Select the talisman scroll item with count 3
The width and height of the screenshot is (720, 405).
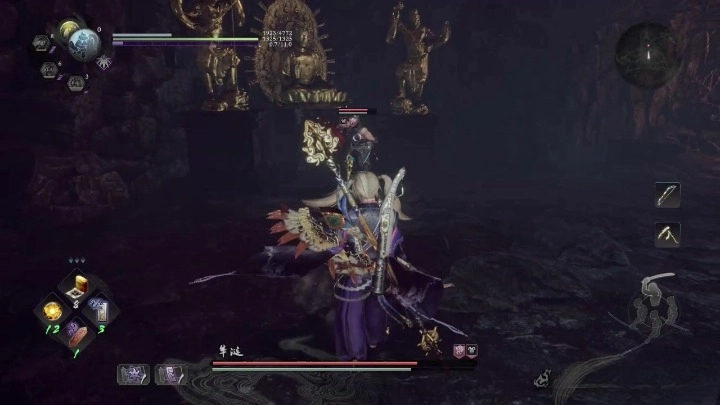[100, 310]
